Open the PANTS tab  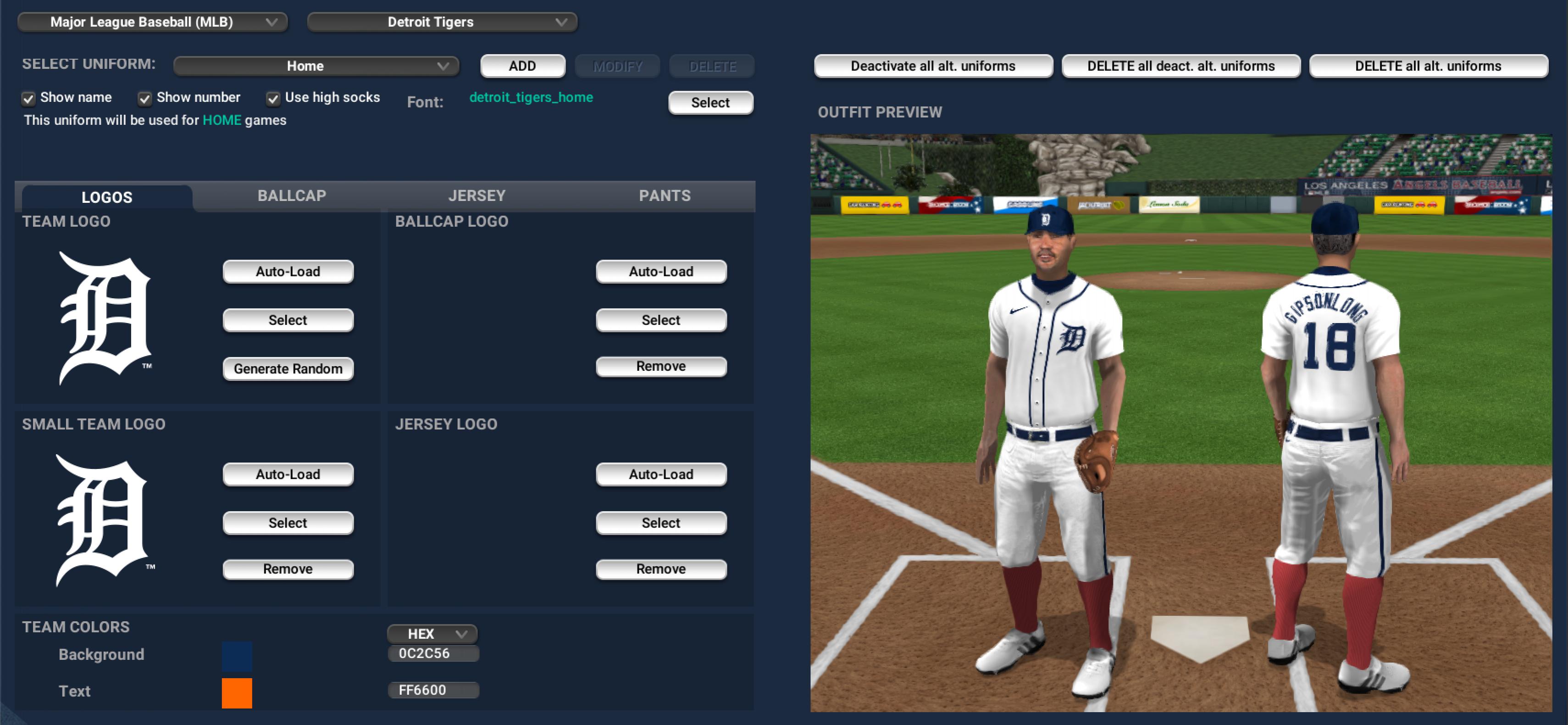(664, 195)
